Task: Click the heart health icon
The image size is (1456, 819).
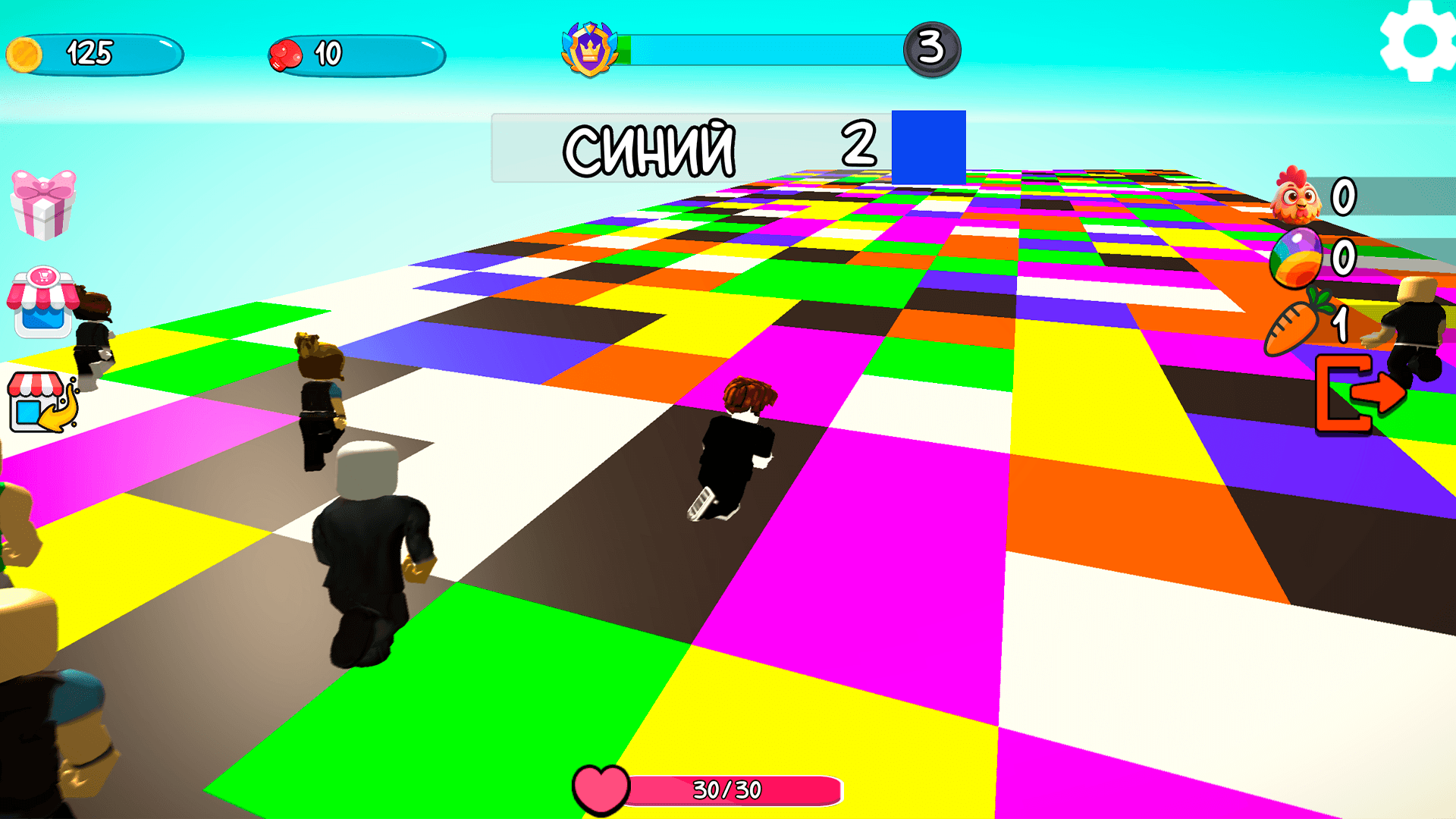Action: coord(601,789)
